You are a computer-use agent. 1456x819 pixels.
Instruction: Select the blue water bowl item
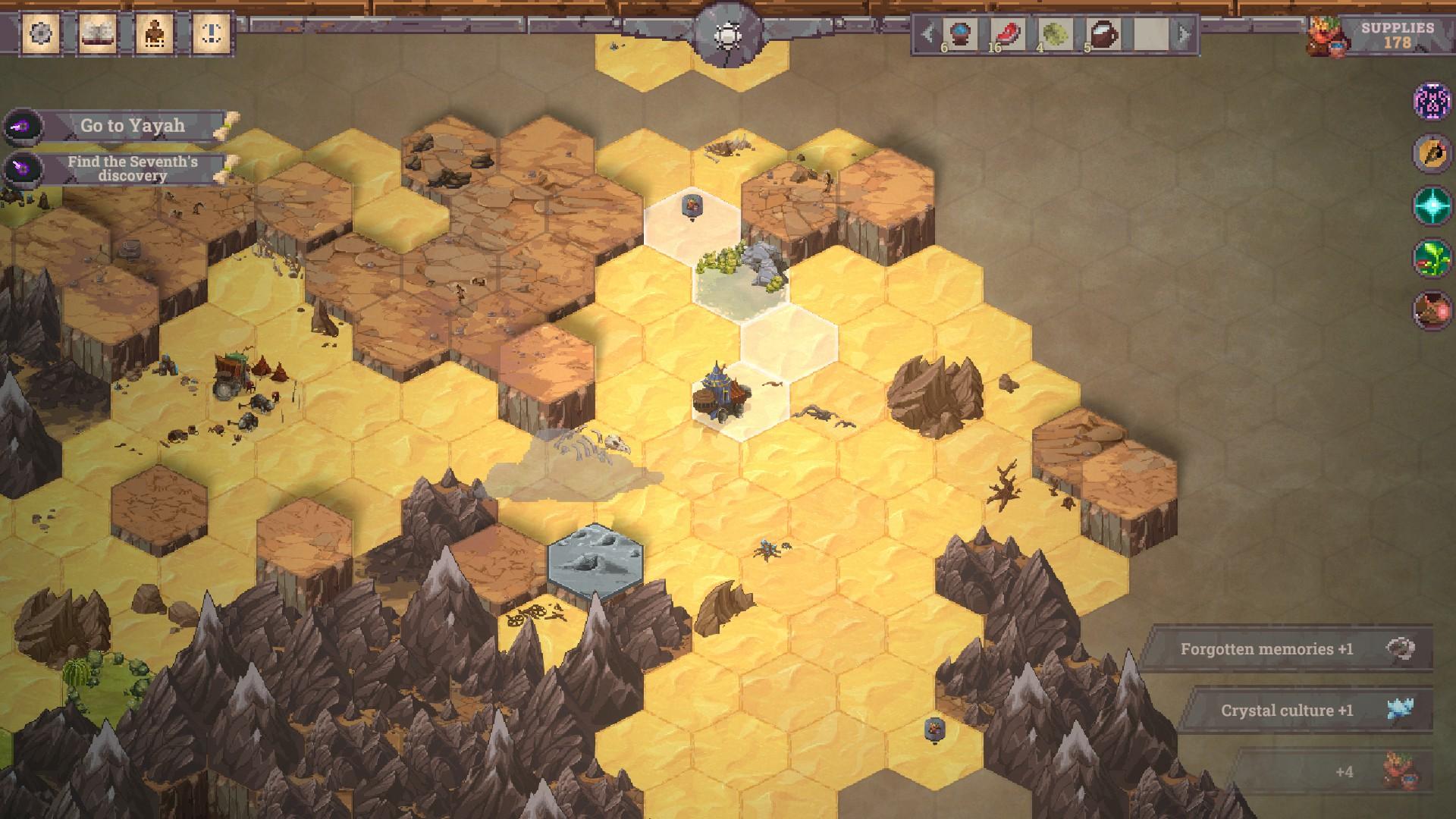[x=962, y=34]
